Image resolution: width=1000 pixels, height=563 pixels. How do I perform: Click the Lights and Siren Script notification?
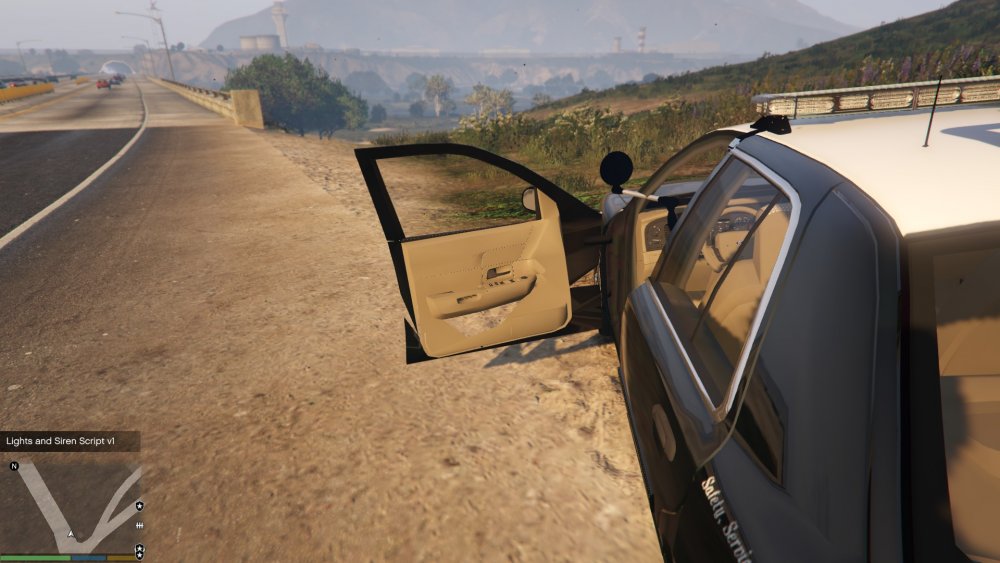pos(69,441)
